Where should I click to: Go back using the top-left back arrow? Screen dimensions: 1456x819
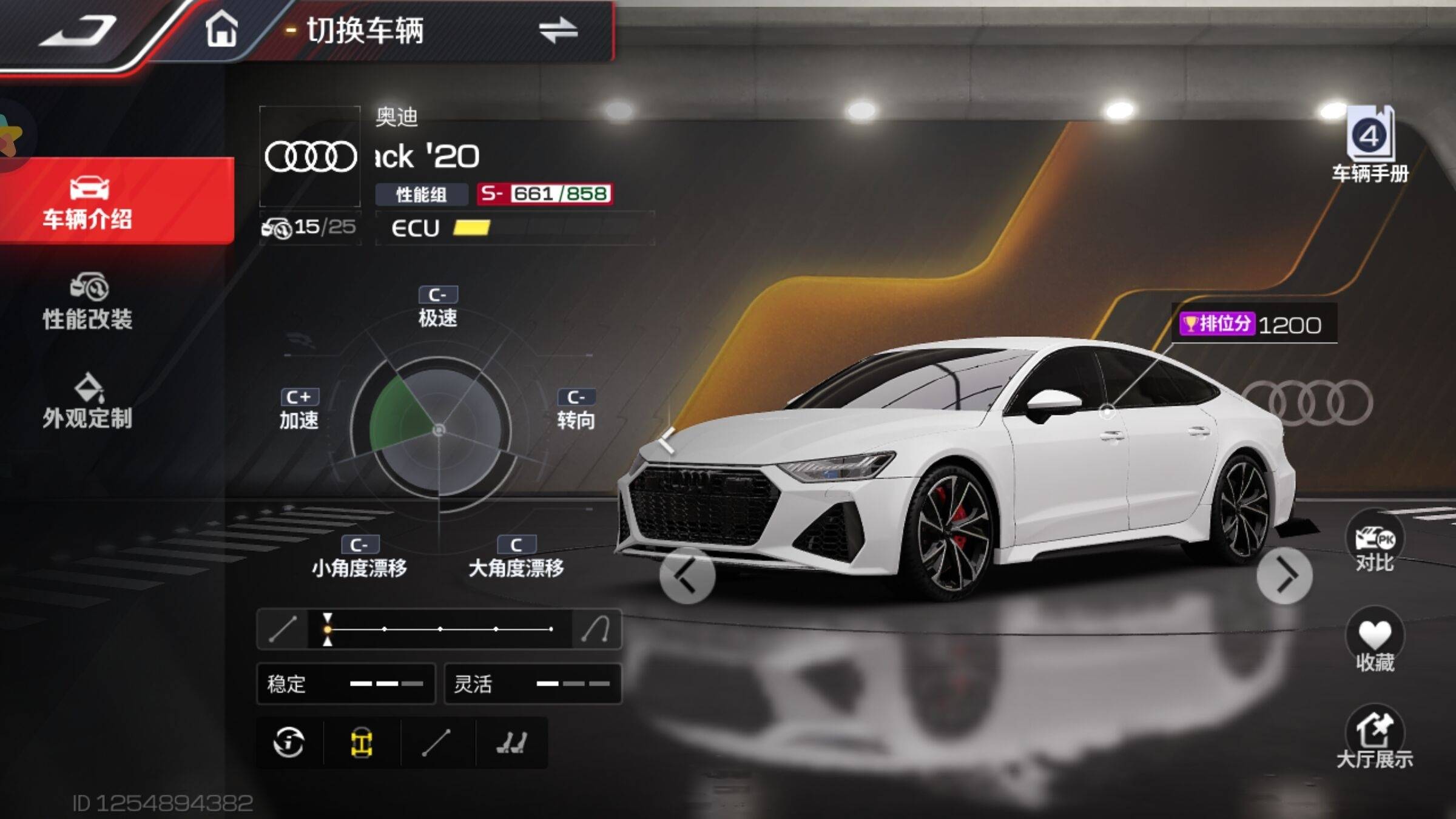tap(79, 30)
